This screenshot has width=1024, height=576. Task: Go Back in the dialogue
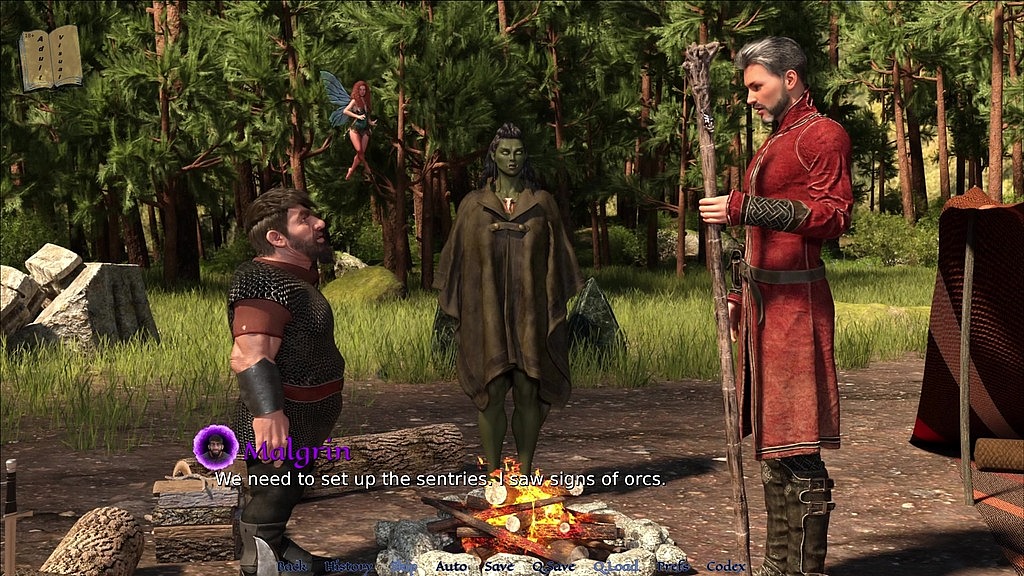pyautogui.click(x=292, y=566)
